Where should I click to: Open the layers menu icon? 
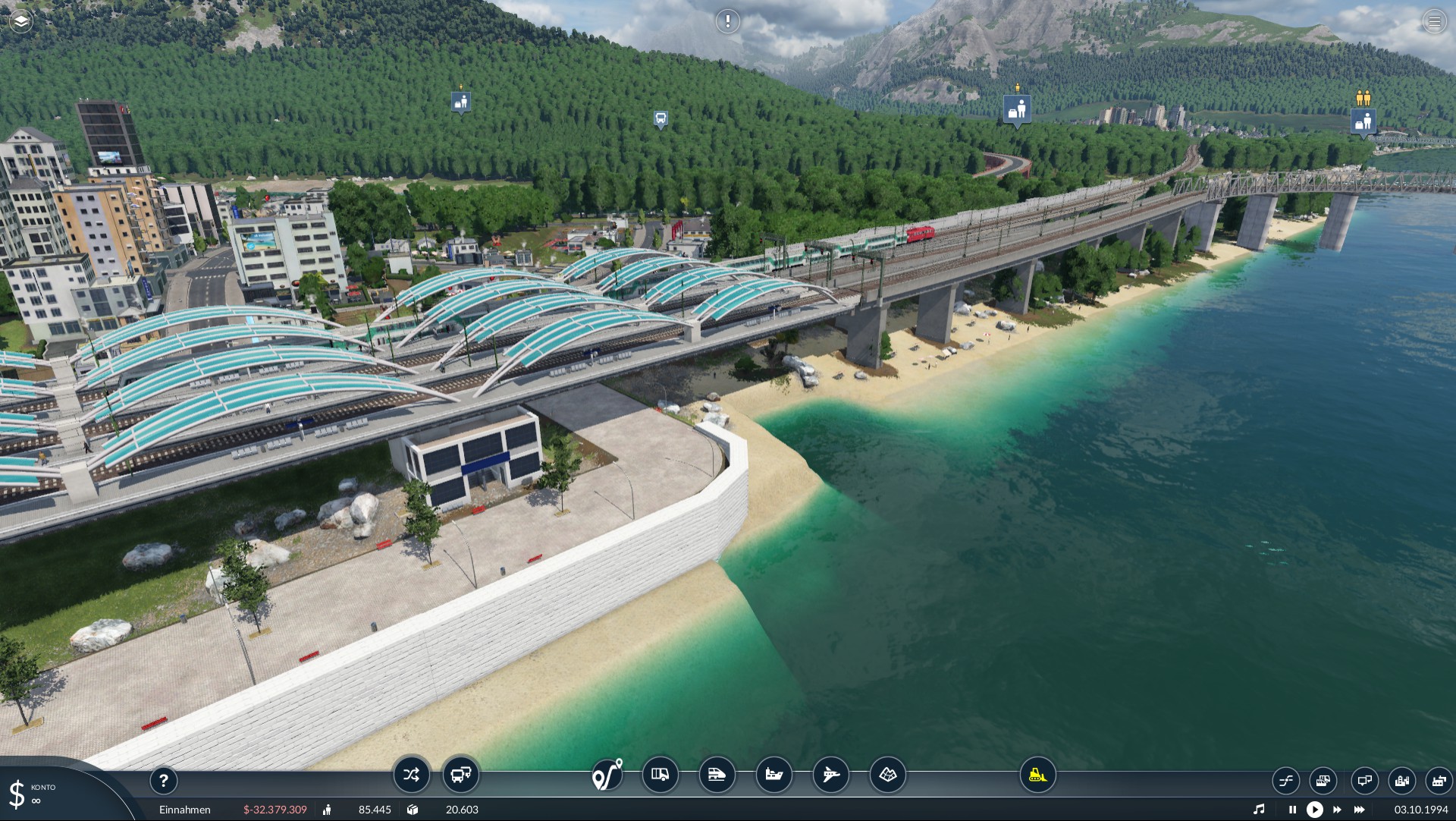[x=21, y=21]
